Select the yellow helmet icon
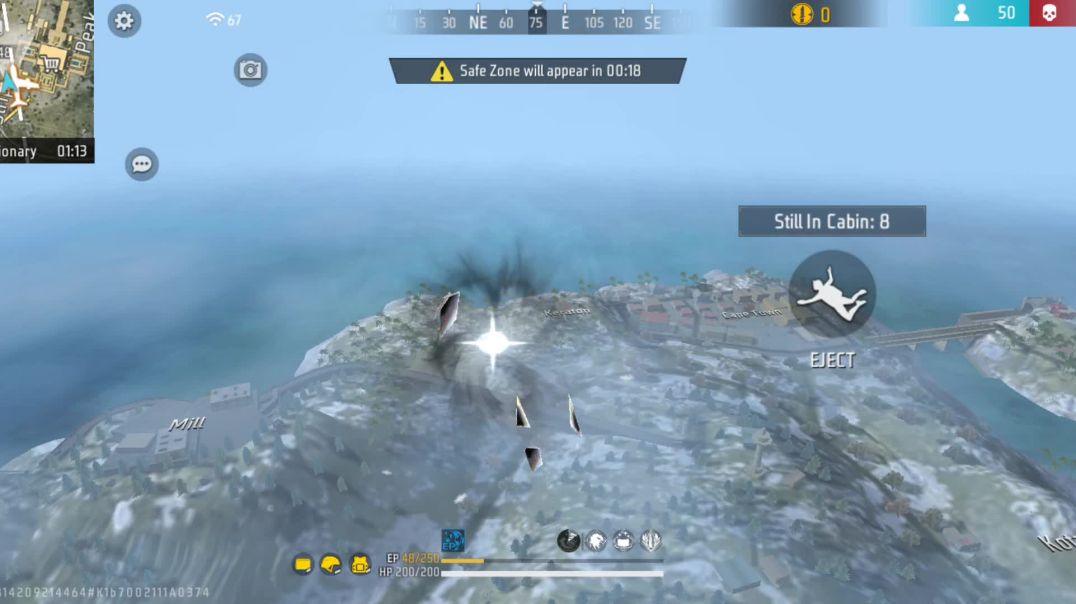The image size is (1076, 604). point(331,565)
